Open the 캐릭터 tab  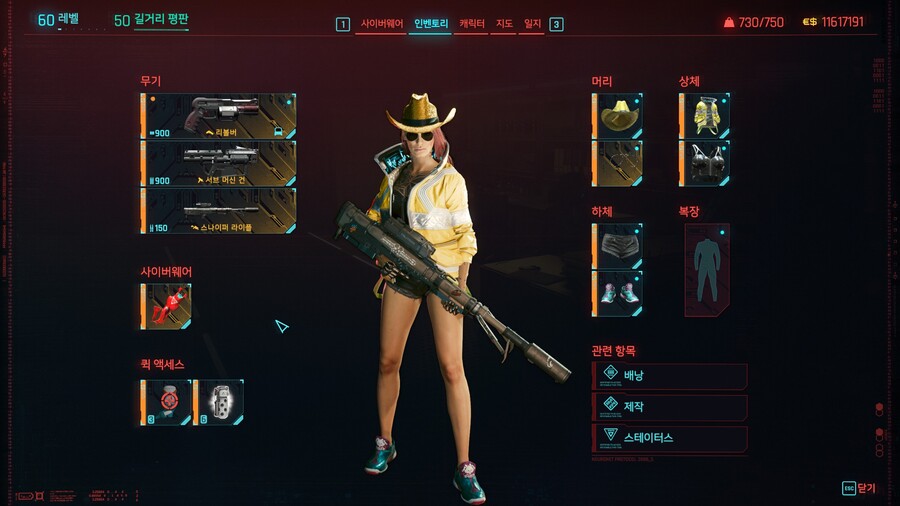[471, 23]
